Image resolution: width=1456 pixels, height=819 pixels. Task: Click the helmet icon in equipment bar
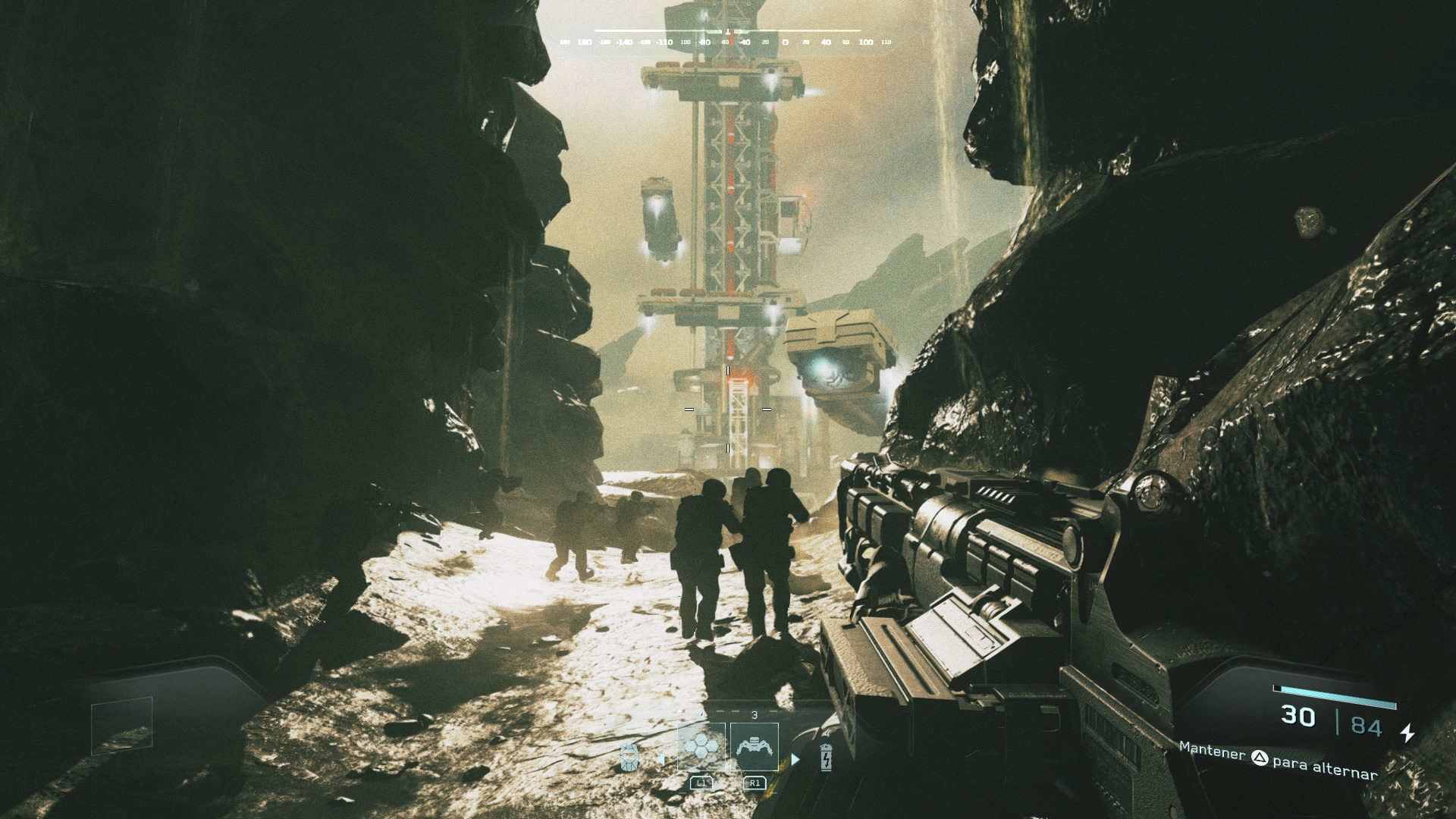[629, 757]
